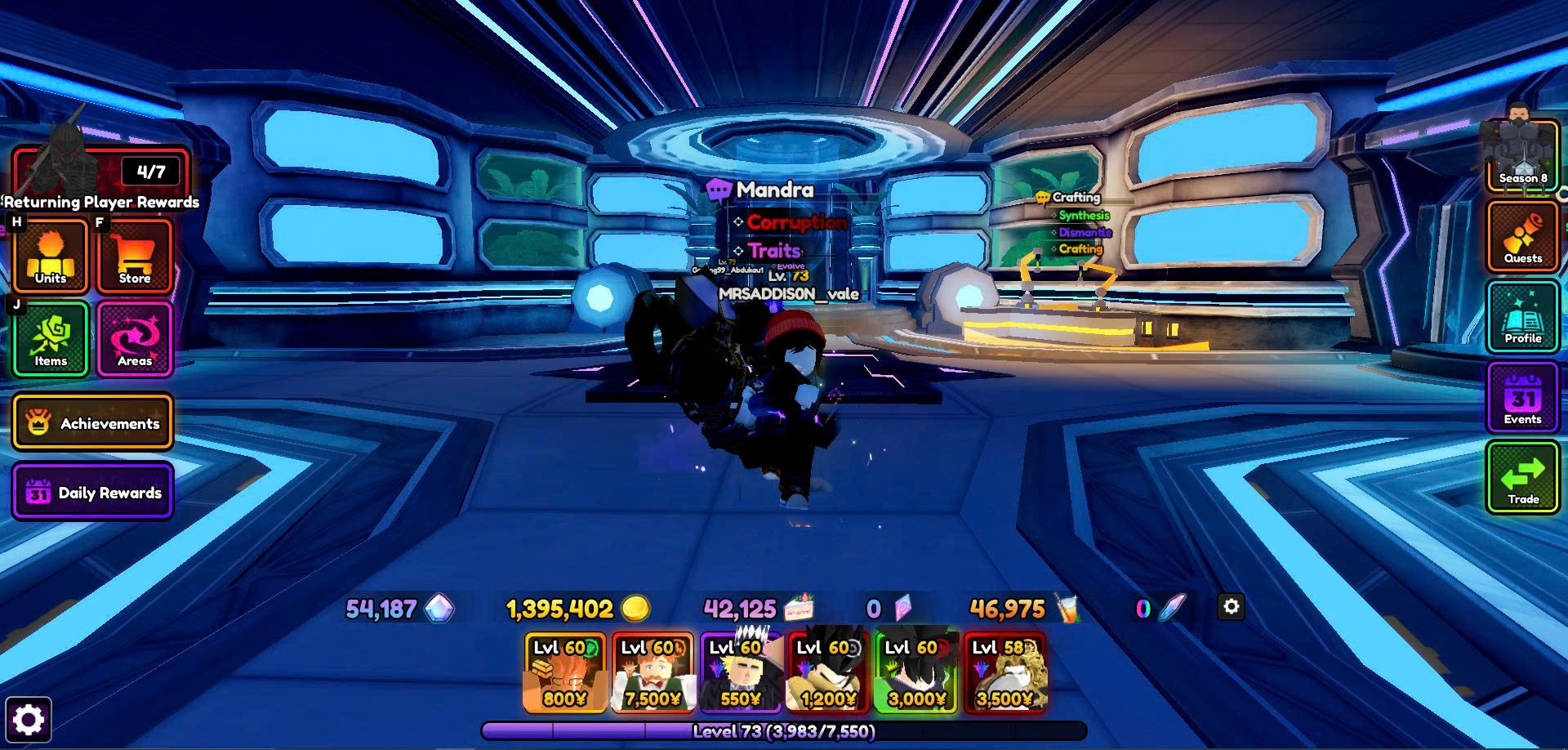This screenshot has width=1568, height=750.
Task: Open your Profile
Action: pyautogui.click(x=1522, y=317)
